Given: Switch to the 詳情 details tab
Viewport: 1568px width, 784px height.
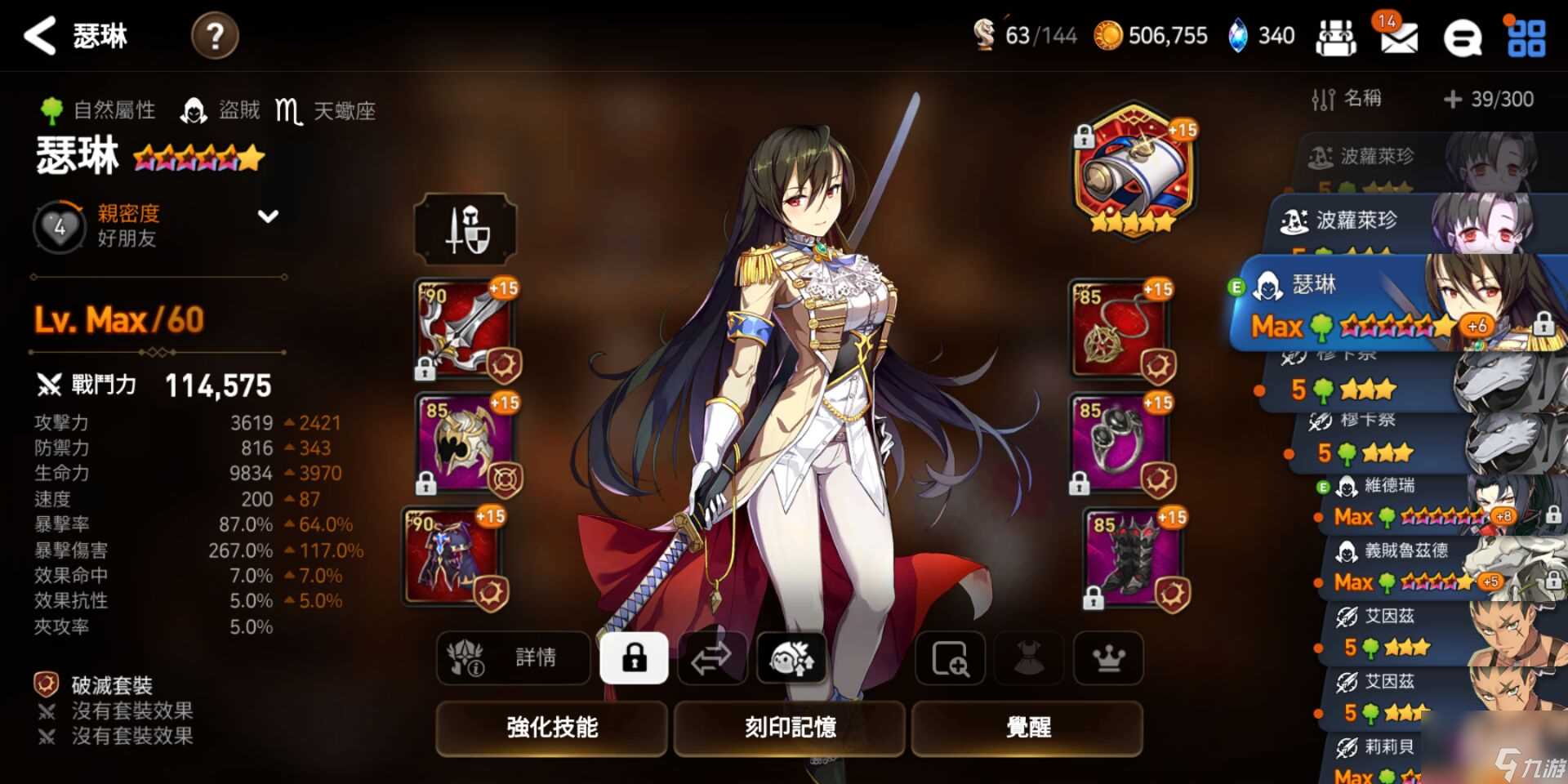Looking at the screenshot, I should (513, 659).
